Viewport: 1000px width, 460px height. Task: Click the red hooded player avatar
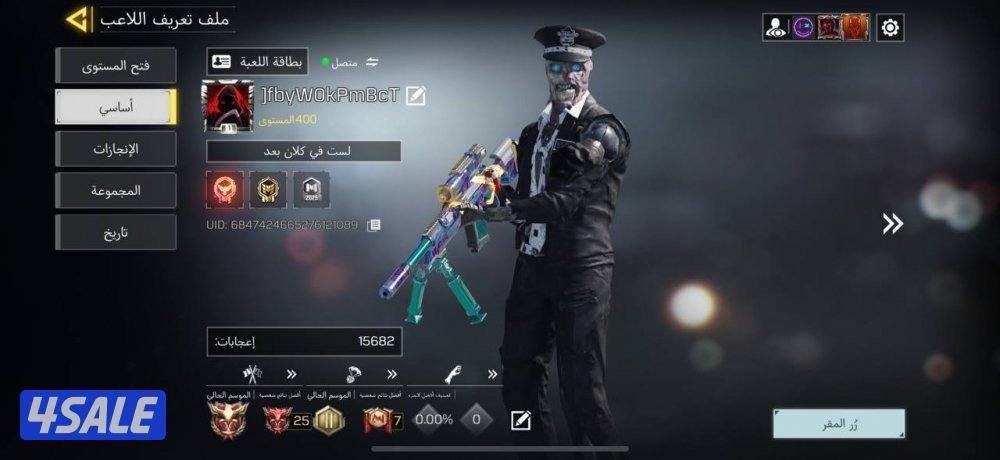click(x=227, y=107)
